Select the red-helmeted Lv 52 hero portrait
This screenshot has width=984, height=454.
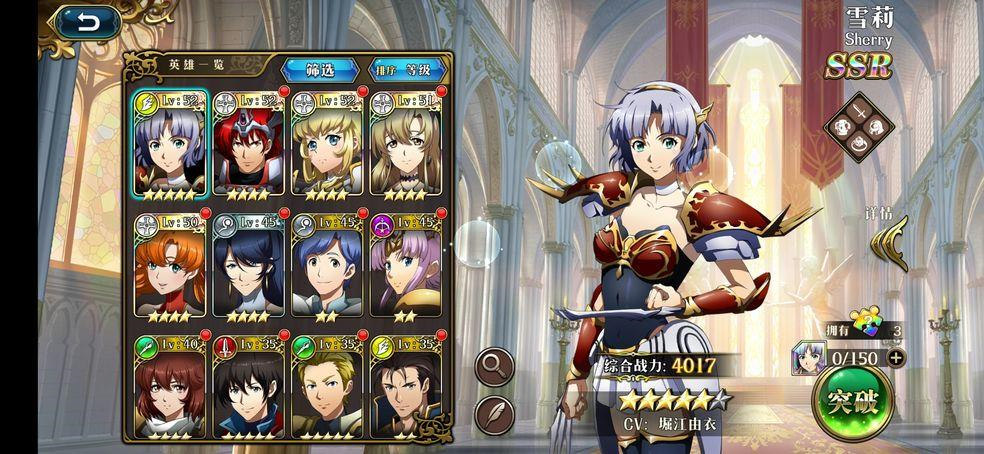pyautogui.click(x=249, y=143)
